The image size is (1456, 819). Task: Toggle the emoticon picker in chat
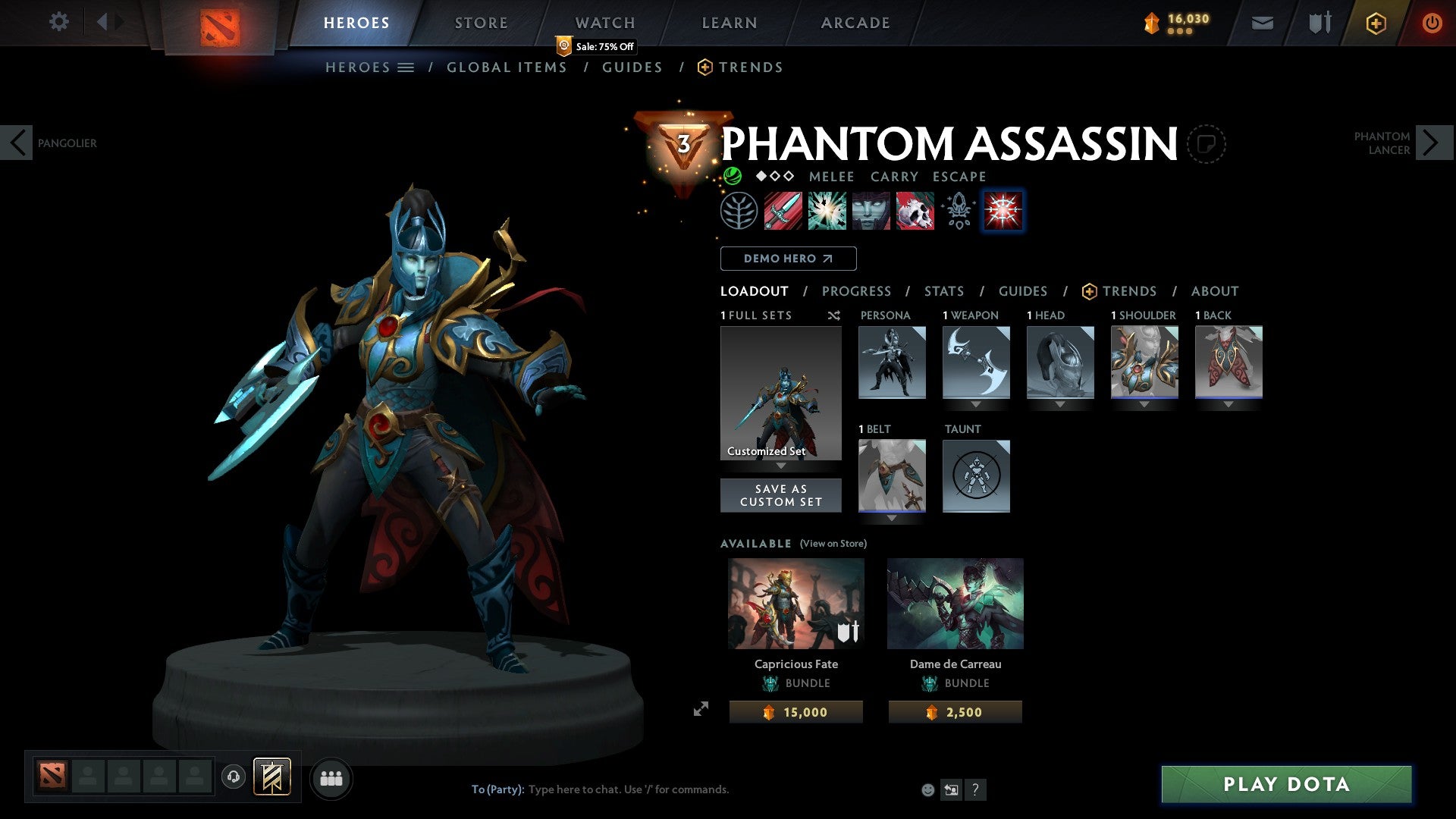pos(927,789)
